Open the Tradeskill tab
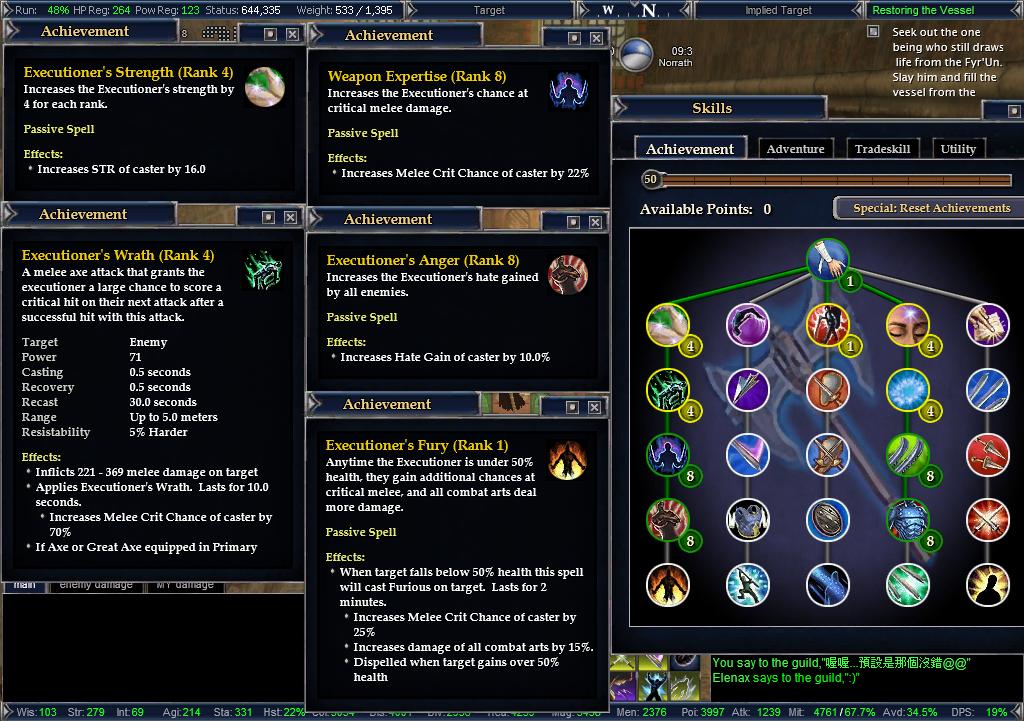The height and width of the screenshot is (721, 1024). point(882,149)
